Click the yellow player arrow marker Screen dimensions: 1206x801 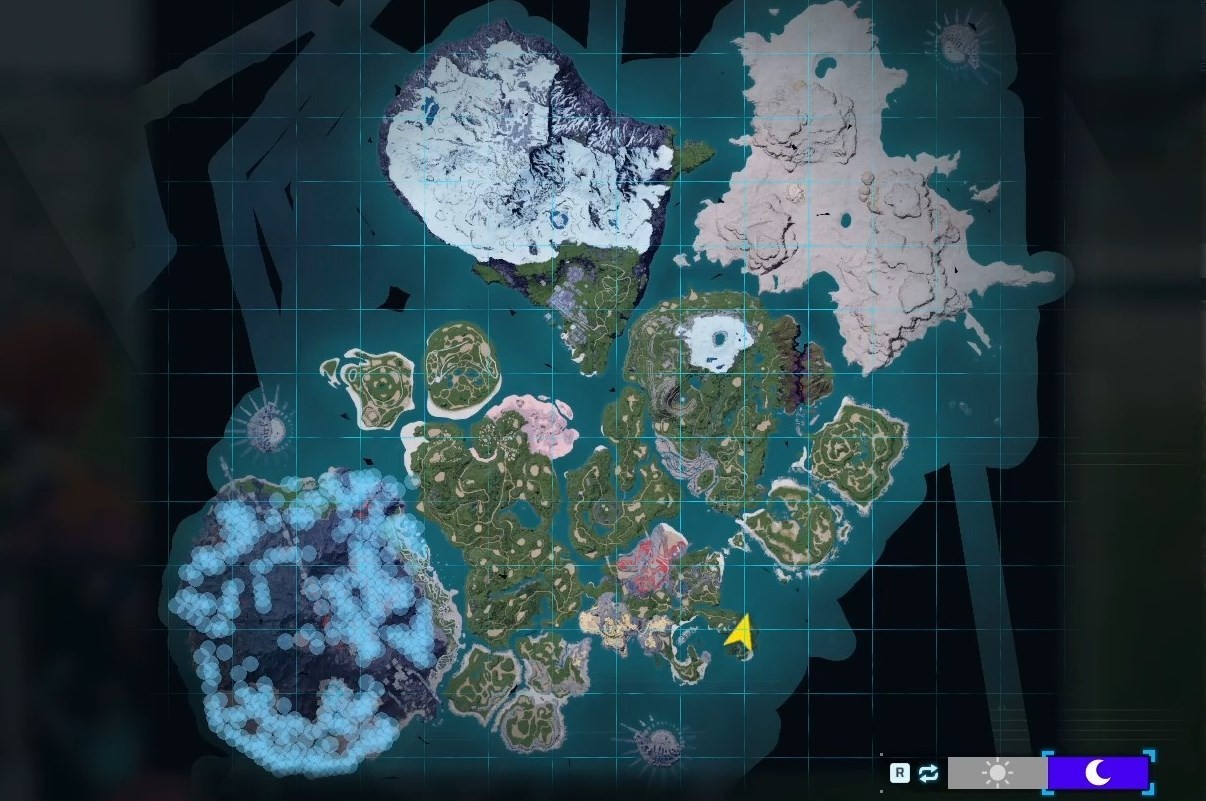pos(740,633)
